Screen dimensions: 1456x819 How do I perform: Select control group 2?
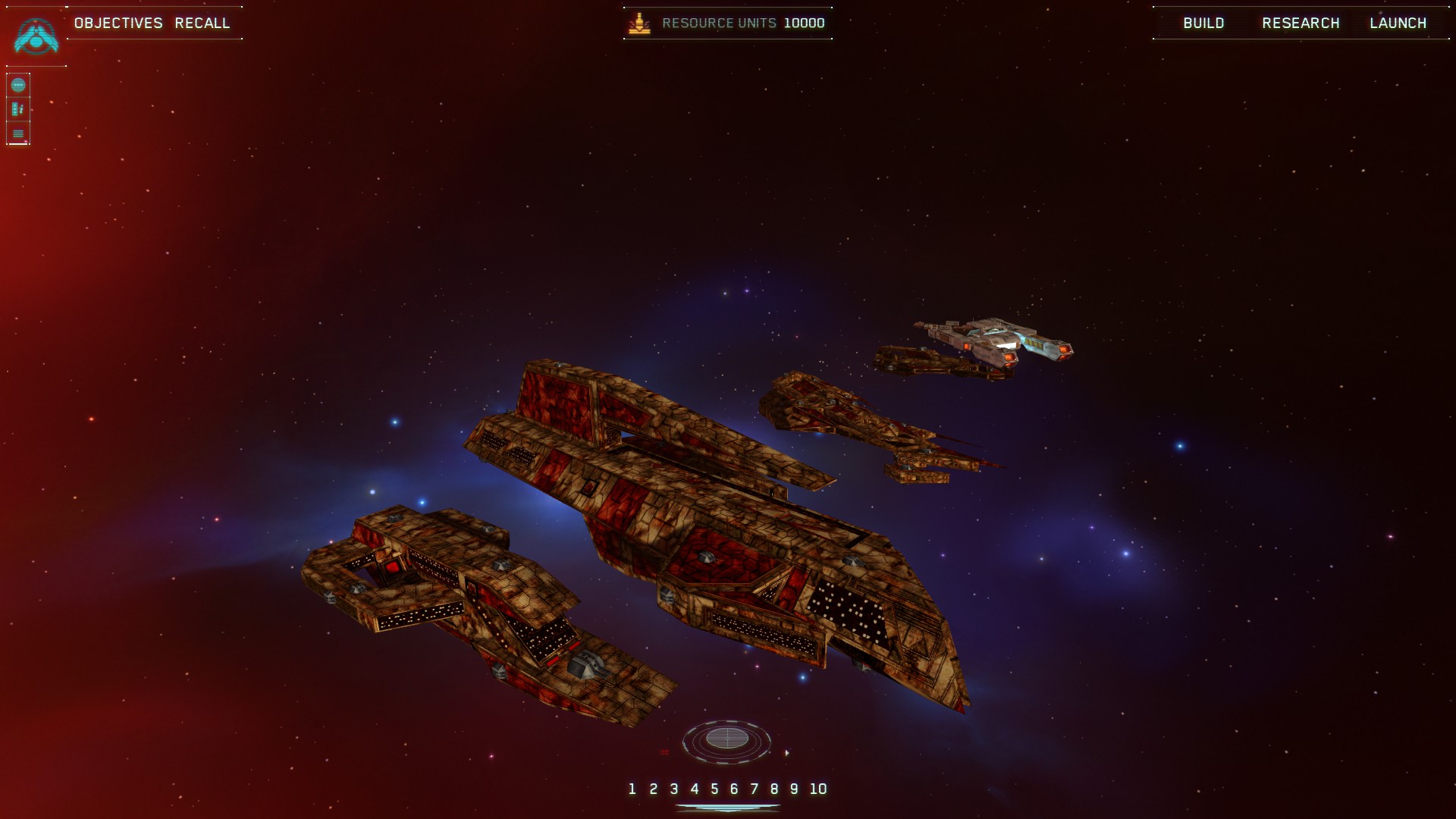pyautogui.click(x=653, y=789)
